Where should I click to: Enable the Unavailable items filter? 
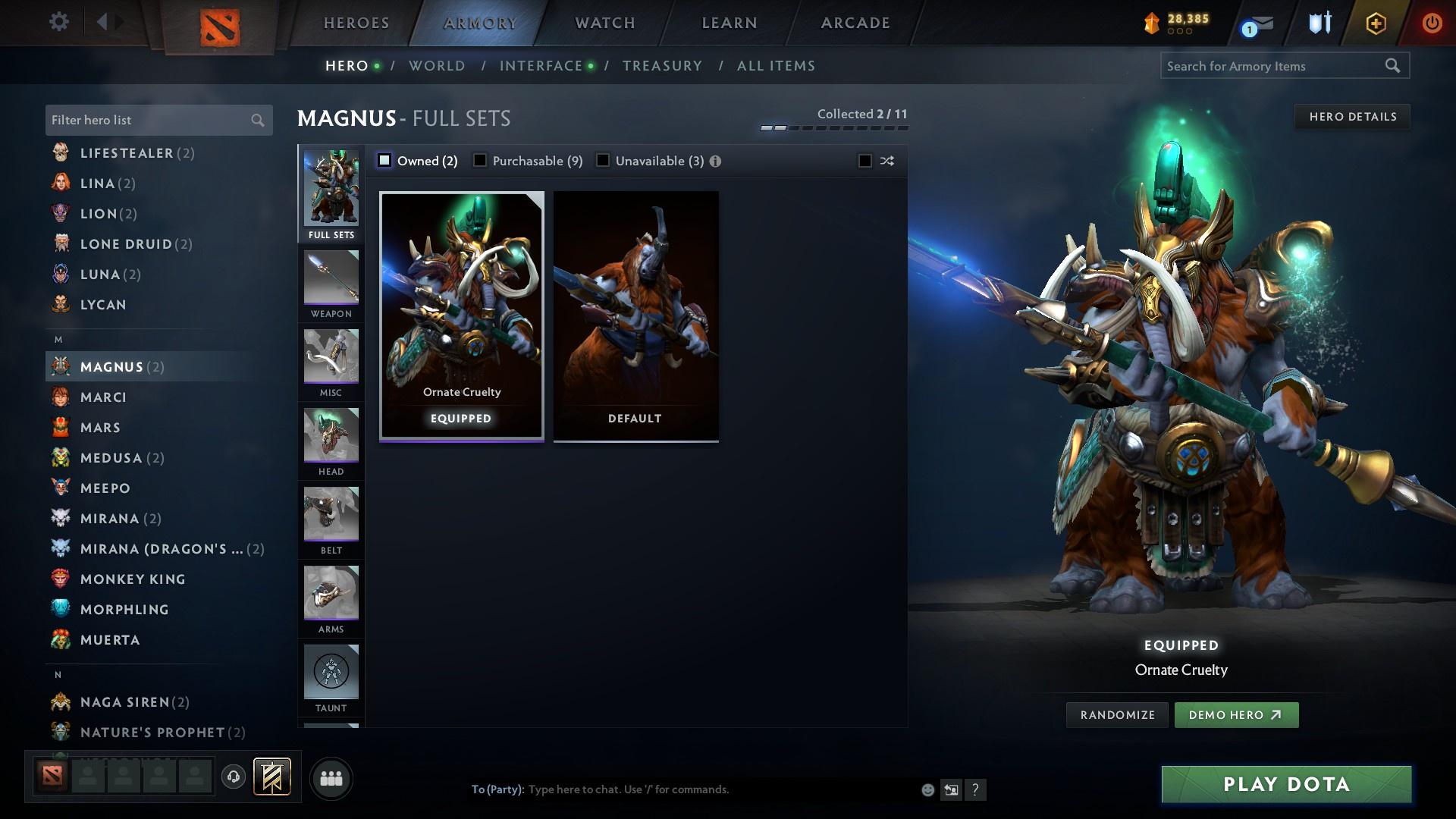[603, 161]
